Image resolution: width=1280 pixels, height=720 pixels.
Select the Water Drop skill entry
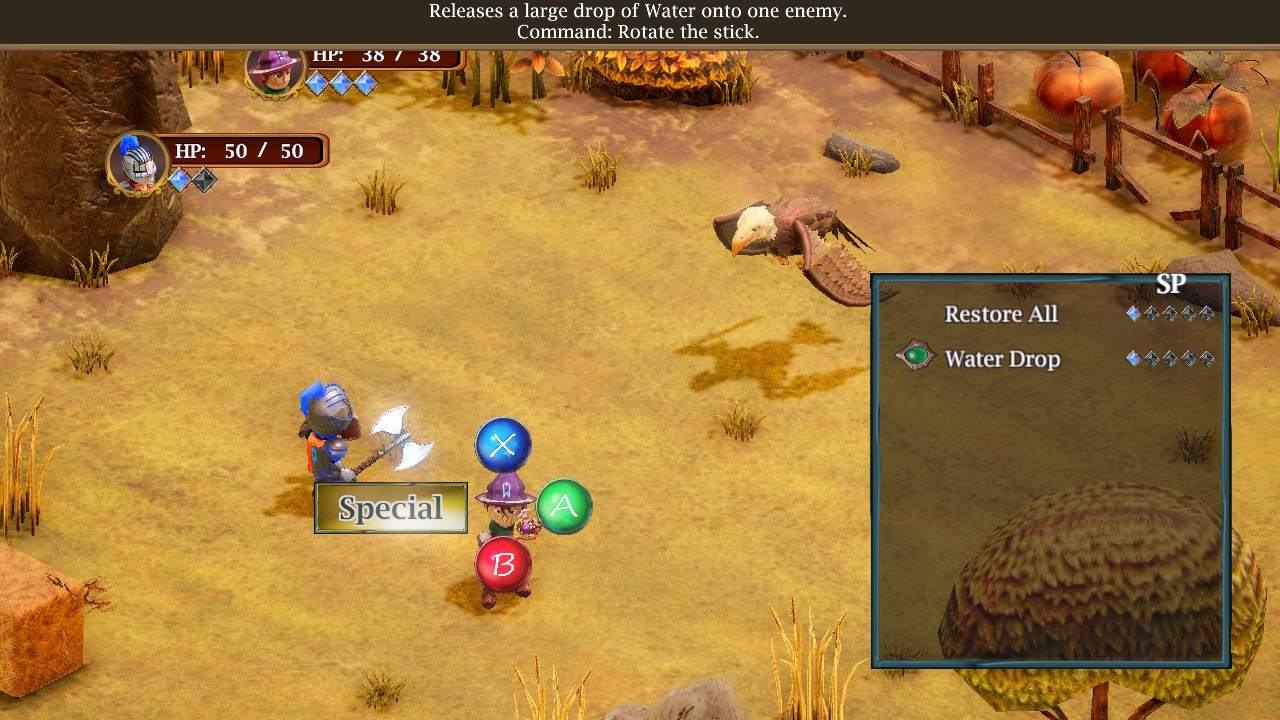pyautogui.click(x=1003, y=358)
